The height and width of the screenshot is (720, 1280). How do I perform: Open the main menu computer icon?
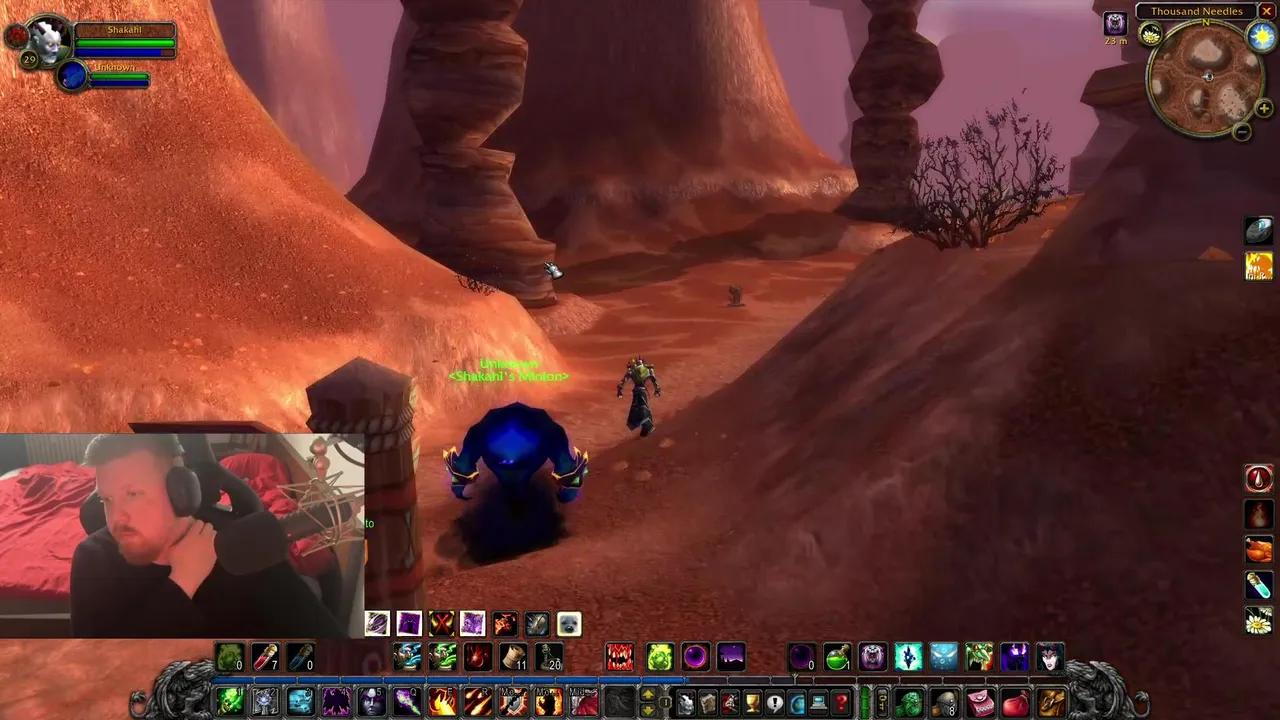pos(818,702)
